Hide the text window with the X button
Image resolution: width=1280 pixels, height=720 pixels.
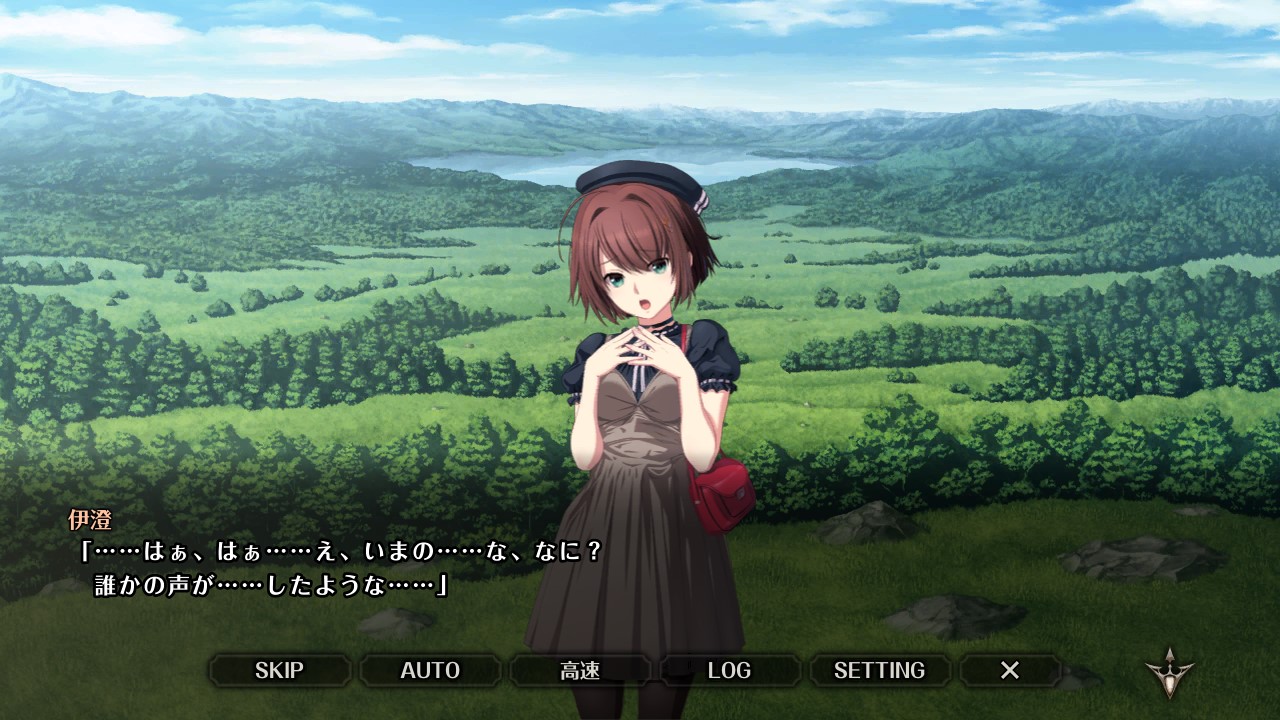[1010, 670]
